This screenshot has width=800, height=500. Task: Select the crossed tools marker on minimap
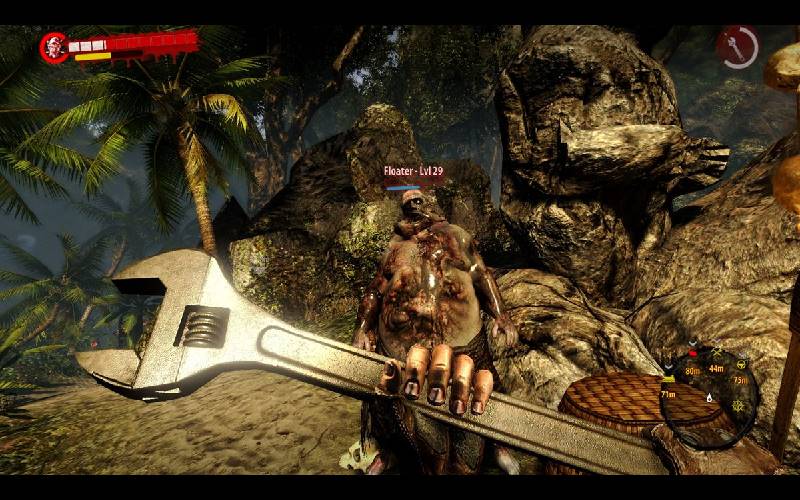717,352
